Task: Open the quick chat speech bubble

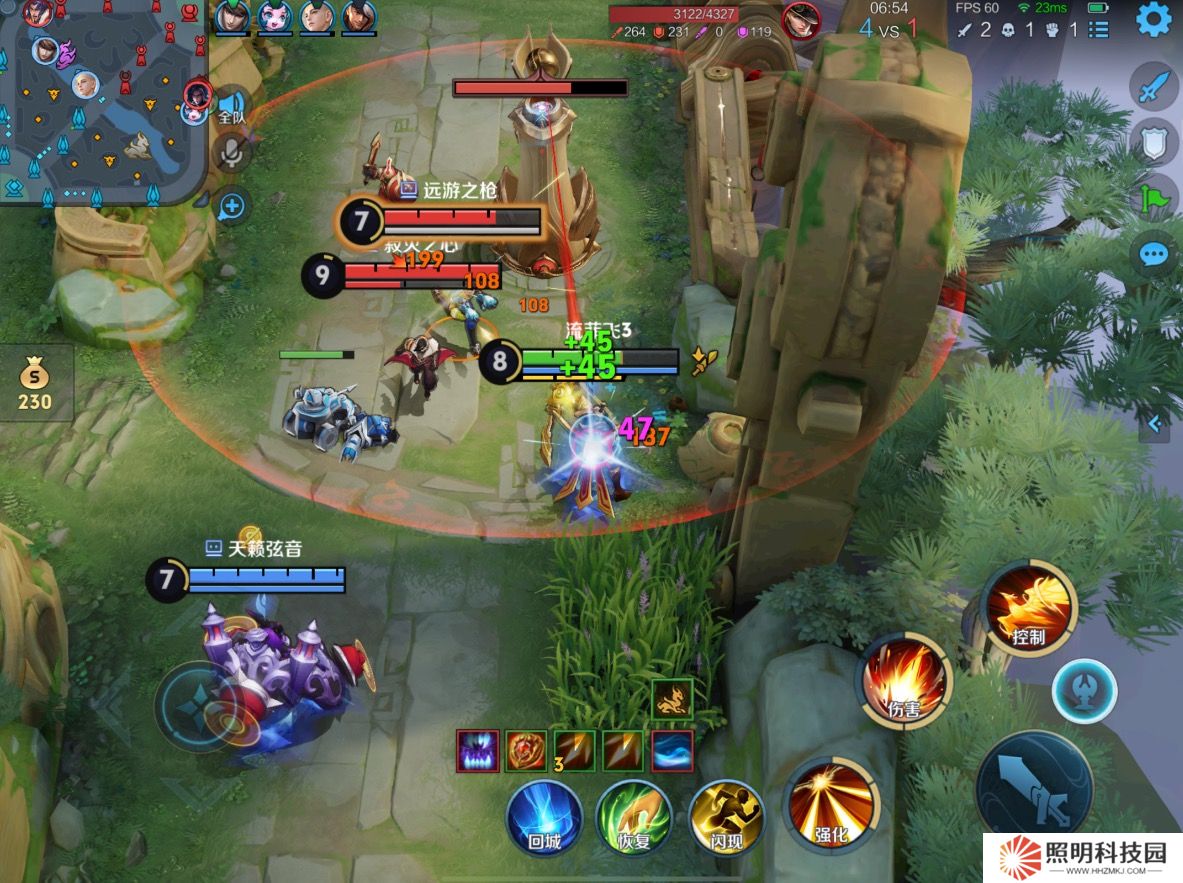Action: click(x=1154, y=254)
